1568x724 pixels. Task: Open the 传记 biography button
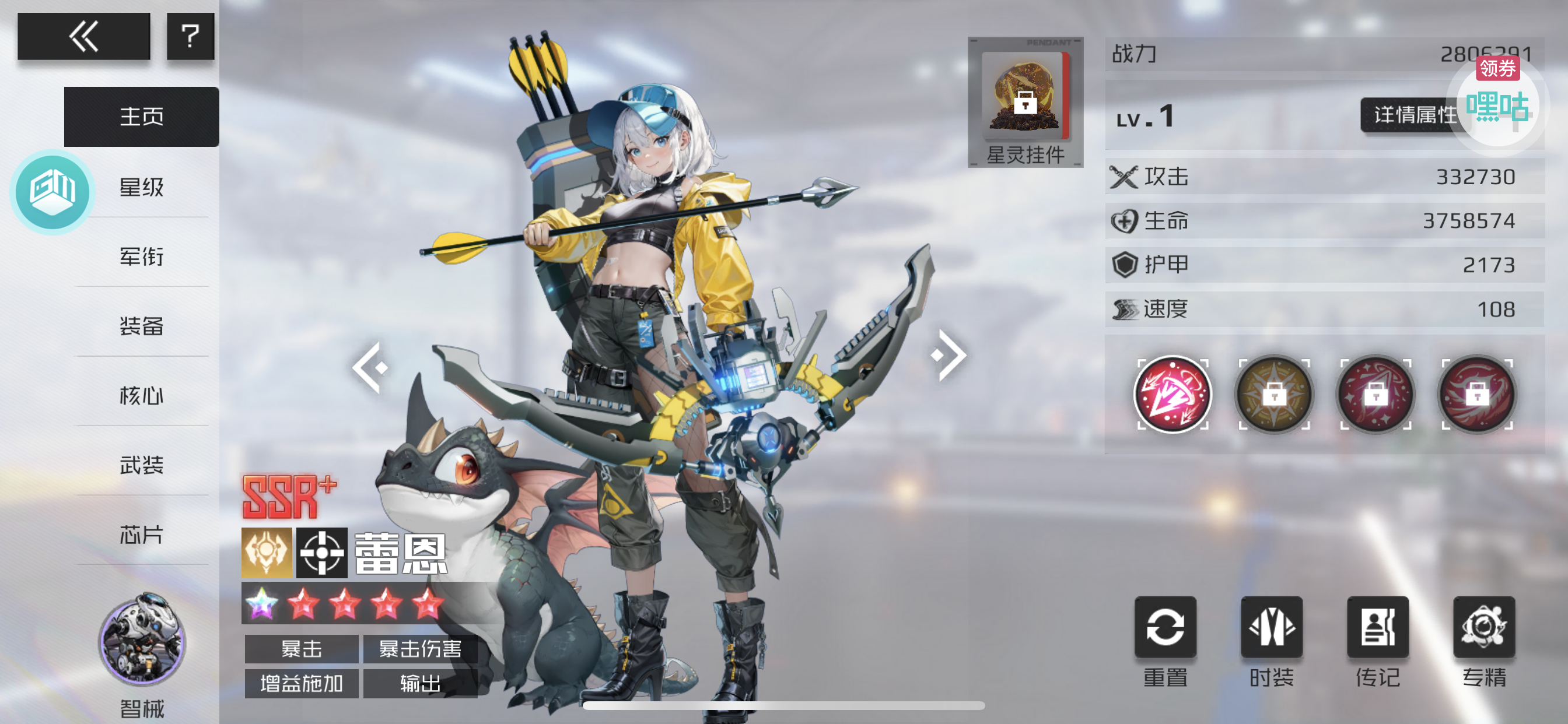pyautogui.click(x=1377, y=627)
